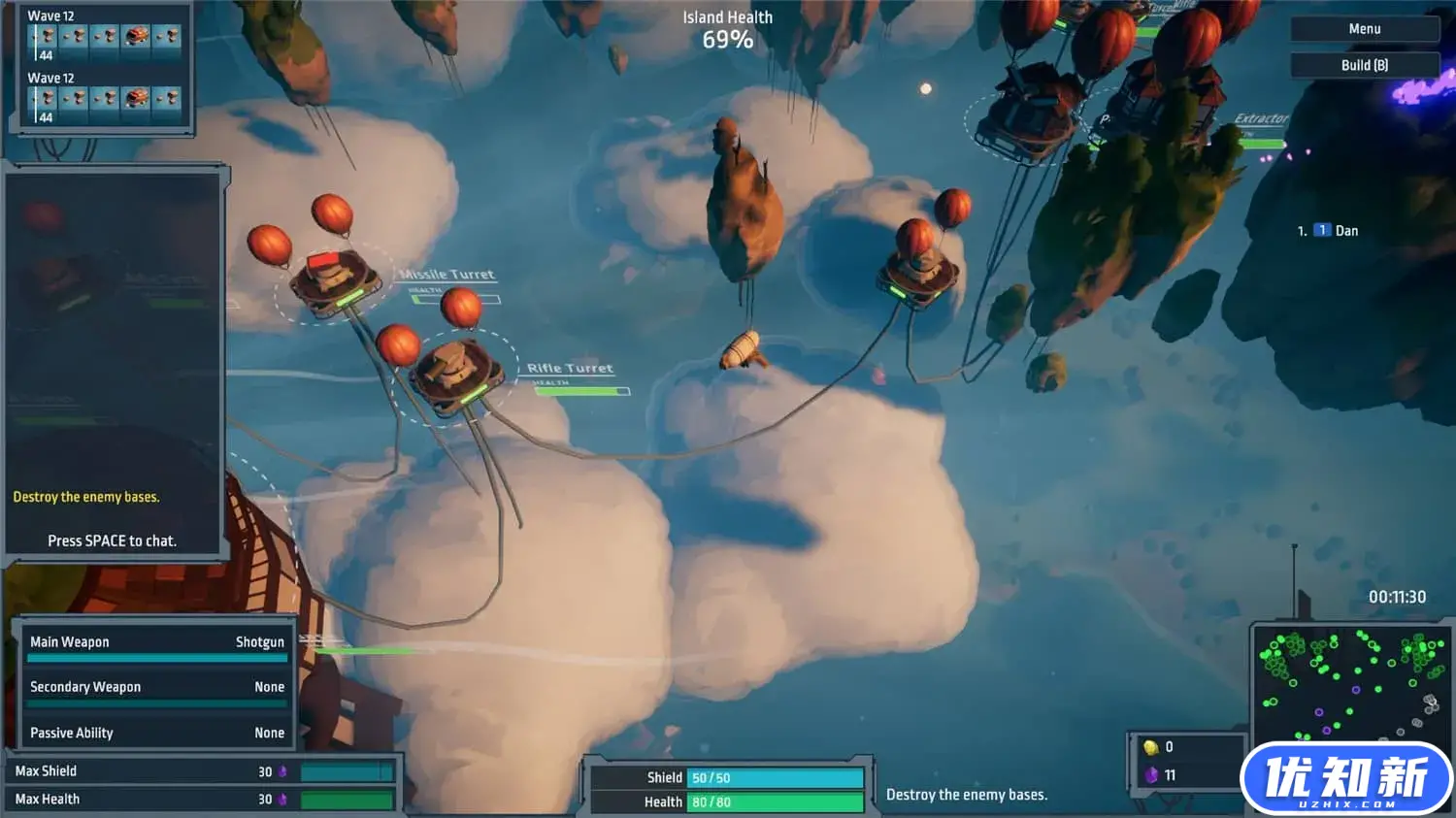Image resolution: width=1456 pixels, height=818 pixels.
Task: Open the Build panel
Action: pos(1364,65)
